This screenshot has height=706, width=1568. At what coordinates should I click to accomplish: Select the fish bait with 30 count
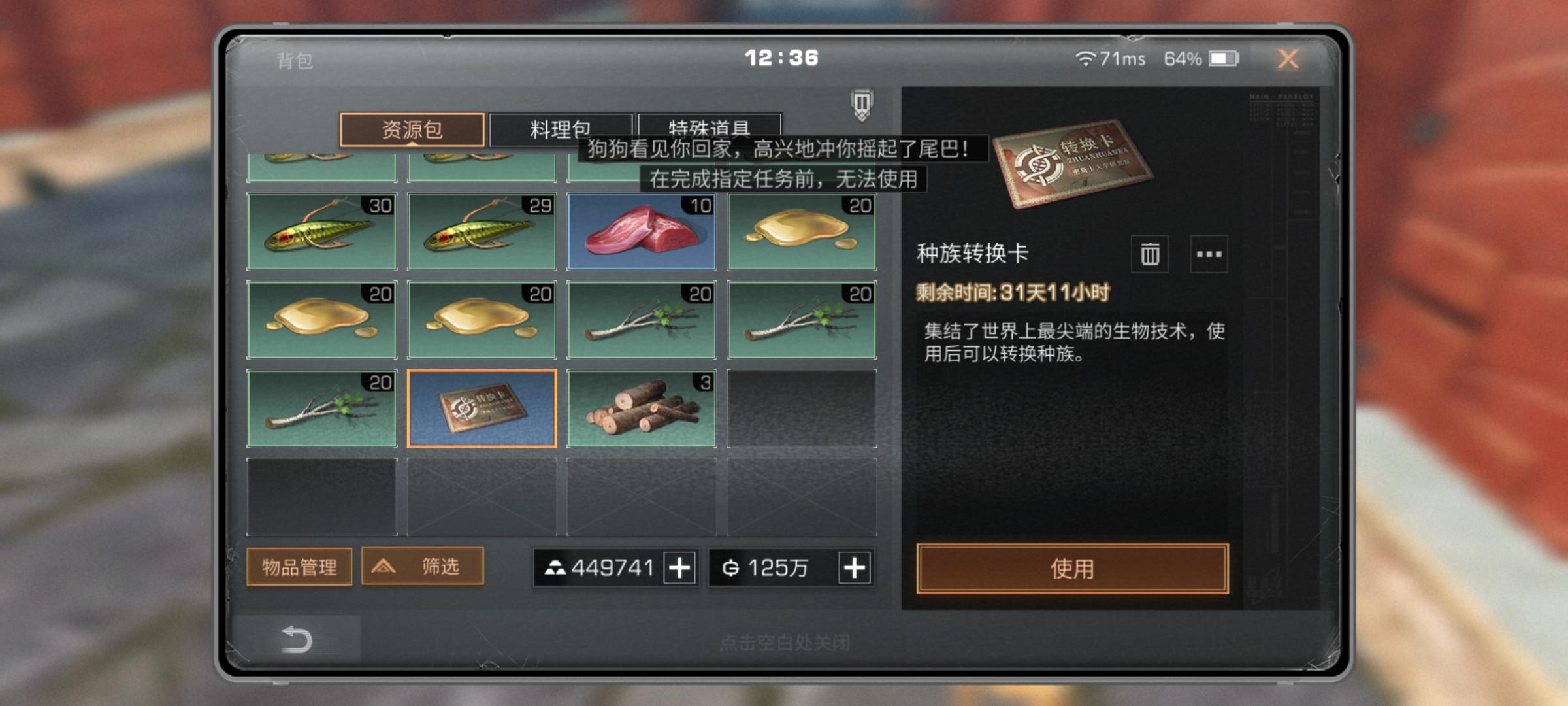point(321,232)
